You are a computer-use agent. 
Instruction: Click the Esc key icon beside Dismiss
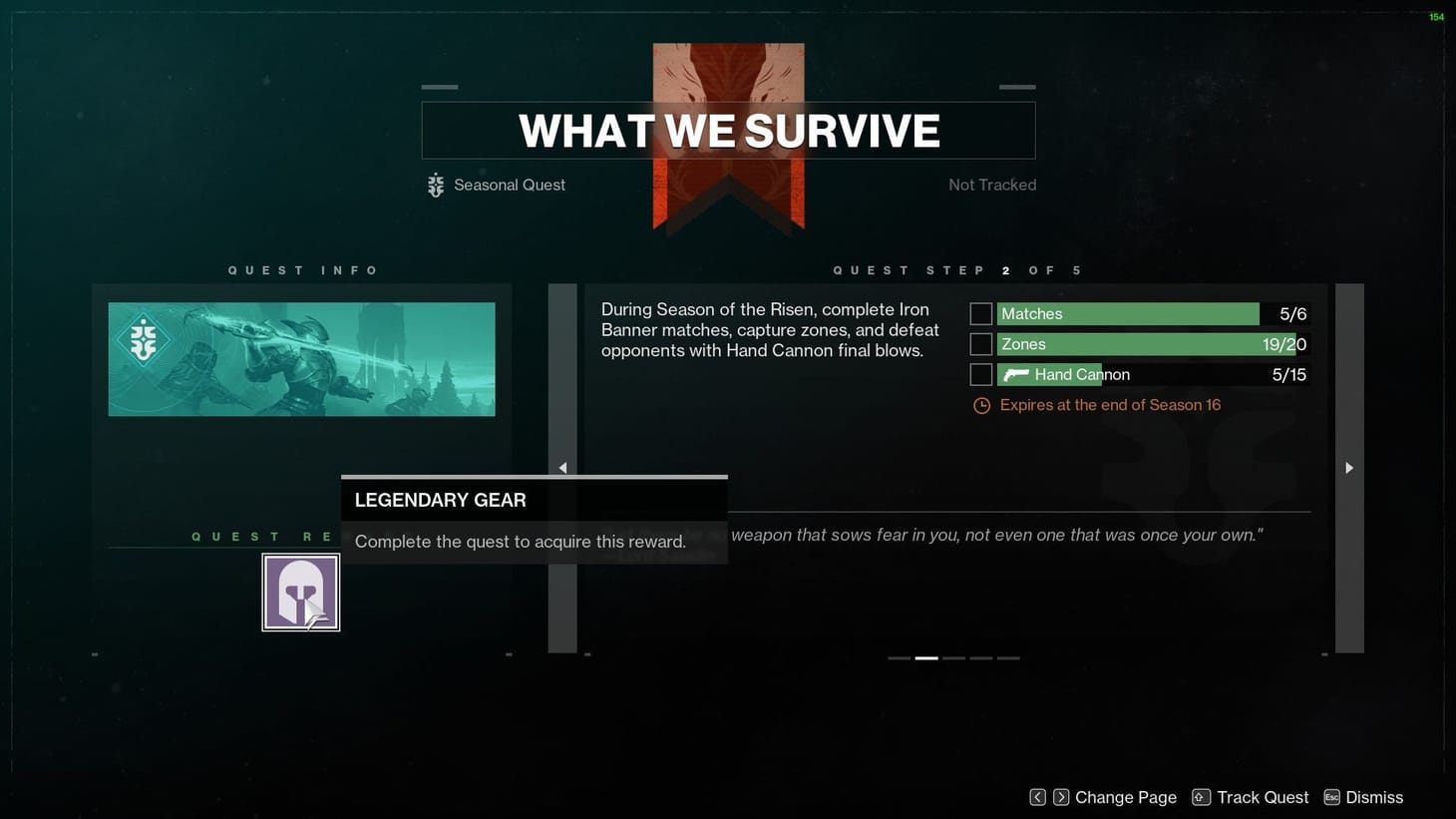pyautogui.click(x=1330, y=797)
